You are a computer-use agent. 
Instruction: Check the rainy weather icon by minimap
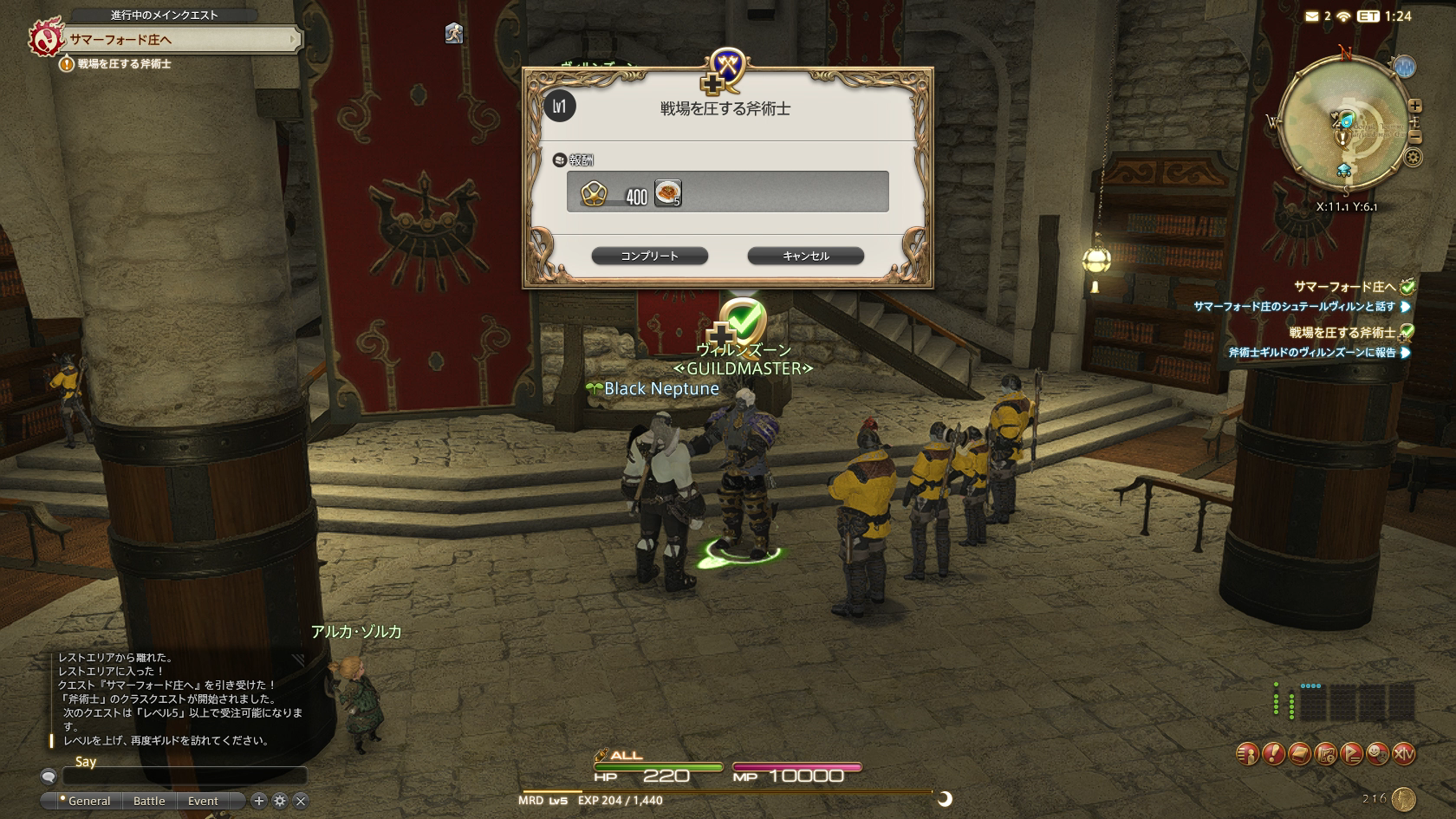click(x=1405, y=67)
